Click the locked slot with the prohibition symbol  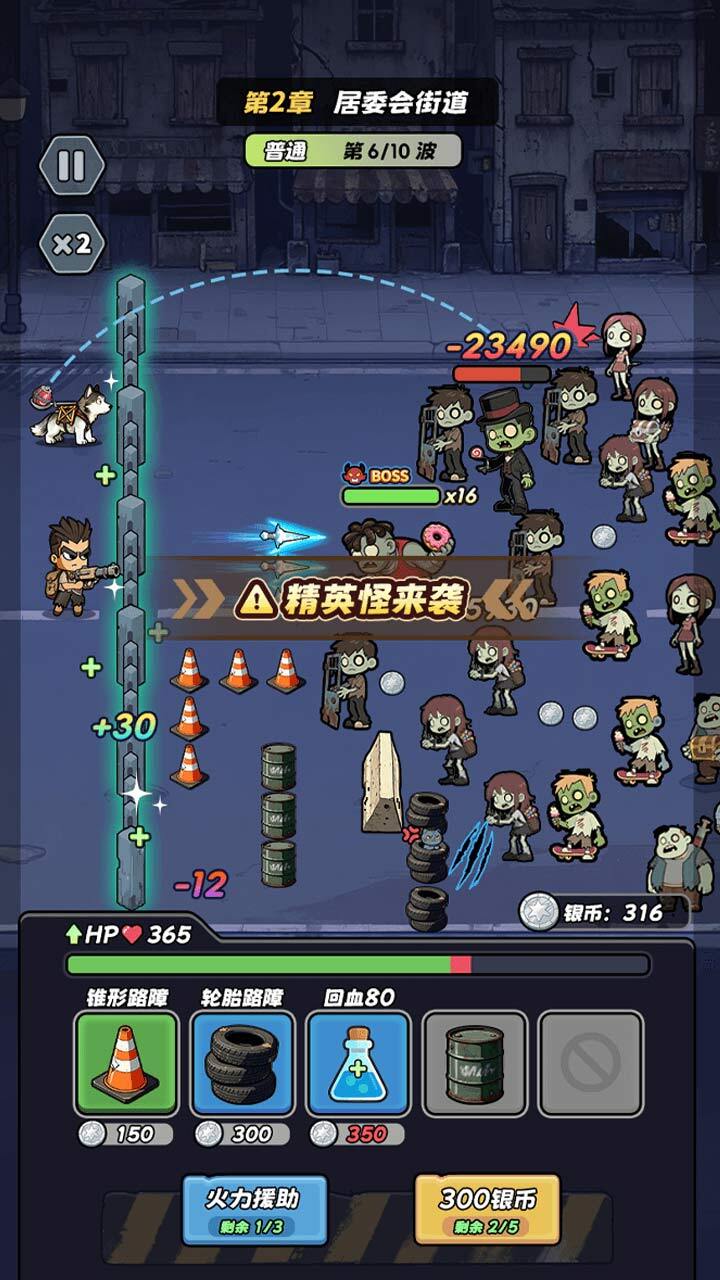click(x=590, y=1063)
